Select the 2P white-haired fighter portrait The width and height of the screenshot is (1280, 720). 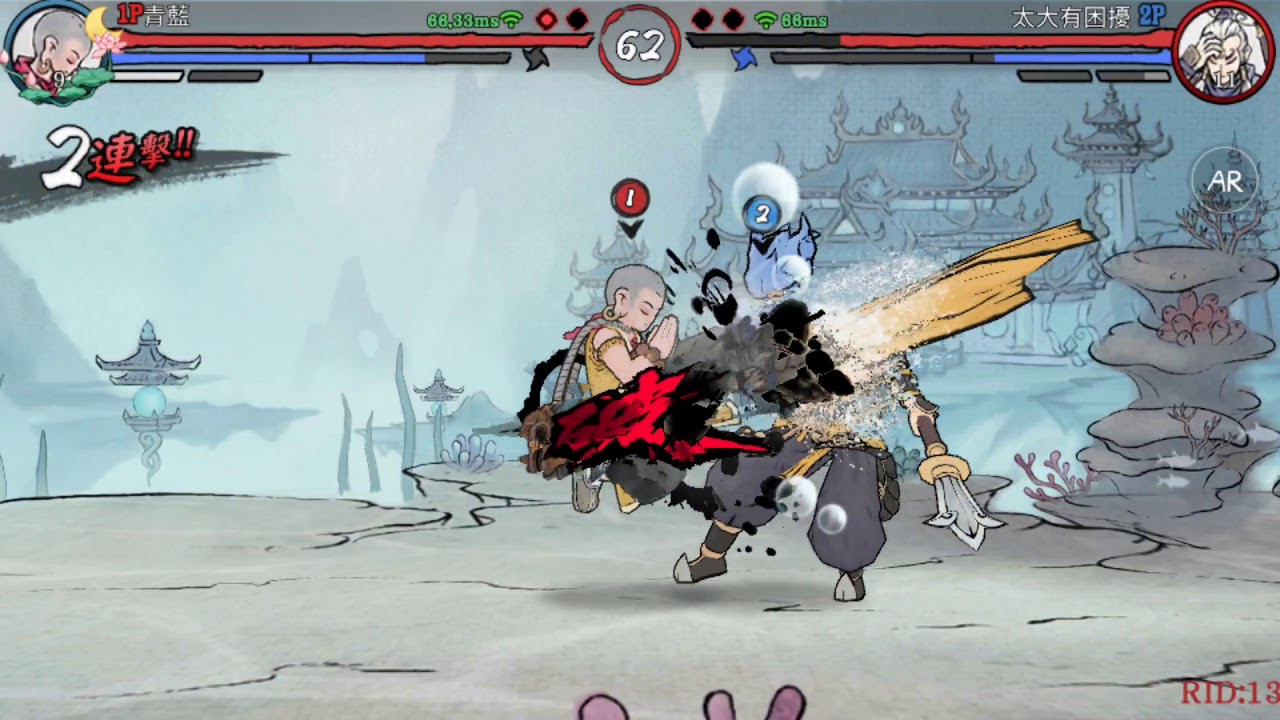[x=1224, y=51]
